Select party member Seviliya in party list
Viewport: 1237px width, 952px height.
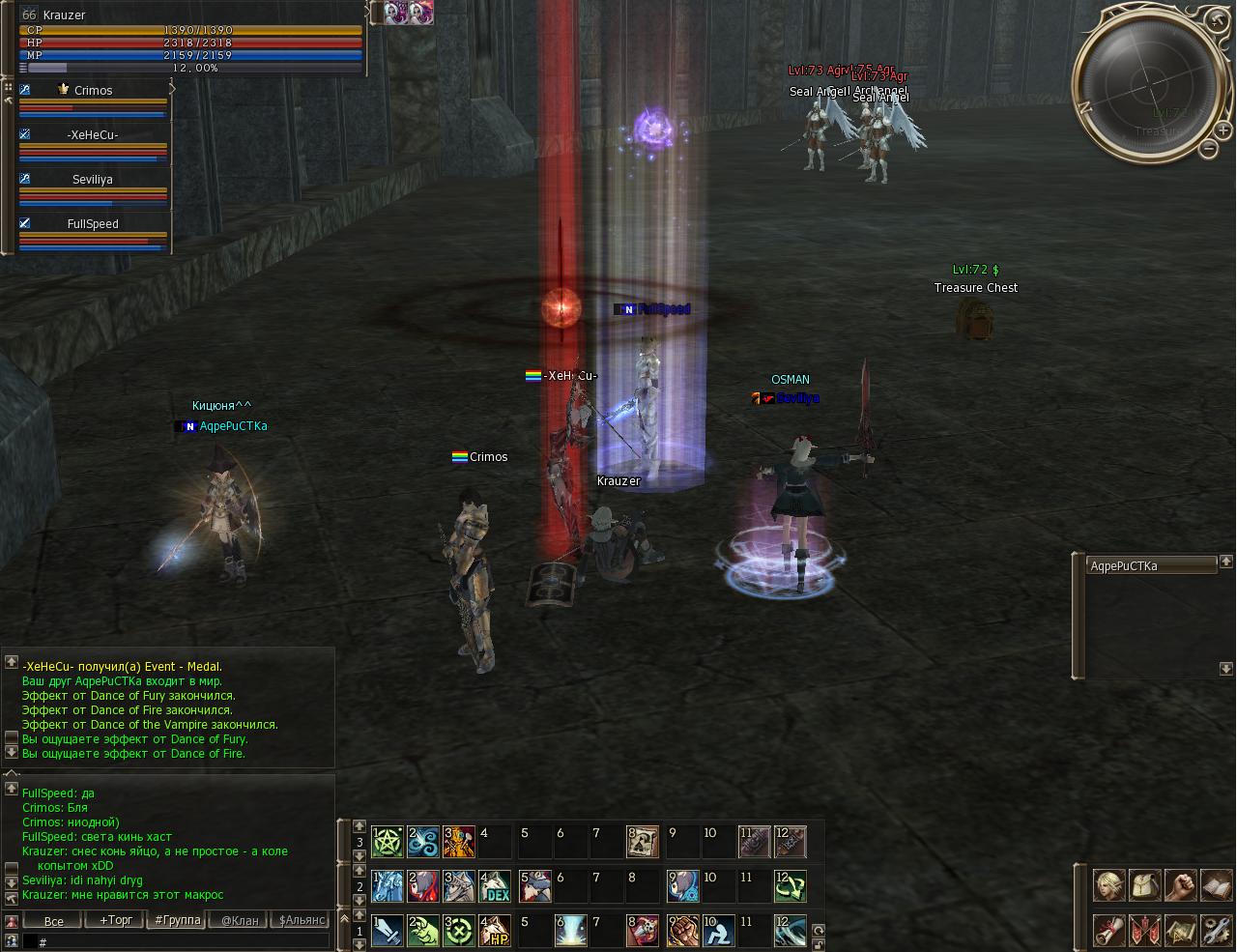tap(93, 179)
